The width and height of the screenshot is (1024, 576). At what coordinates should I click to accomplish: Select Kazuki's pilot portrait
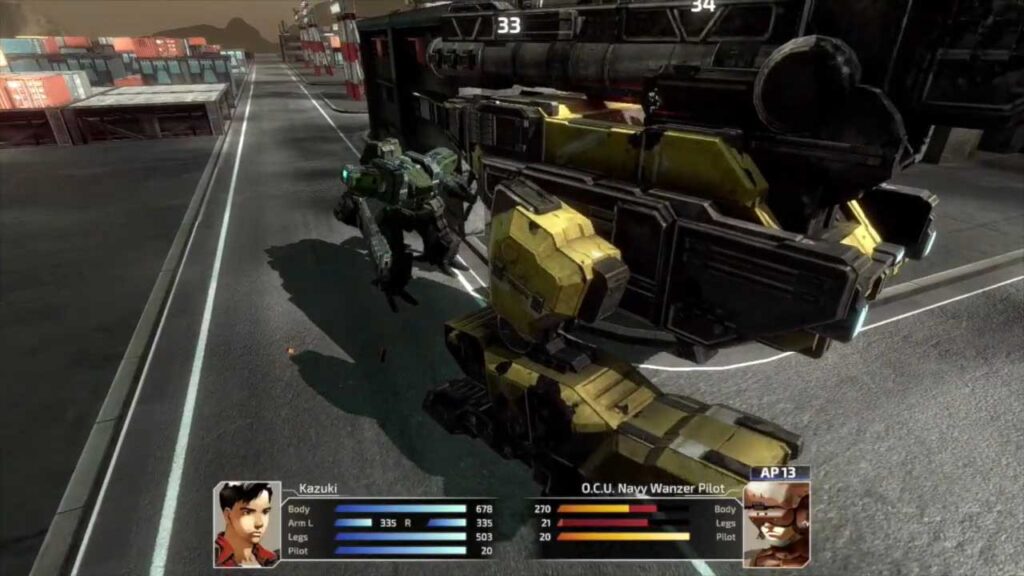(247, 524)
